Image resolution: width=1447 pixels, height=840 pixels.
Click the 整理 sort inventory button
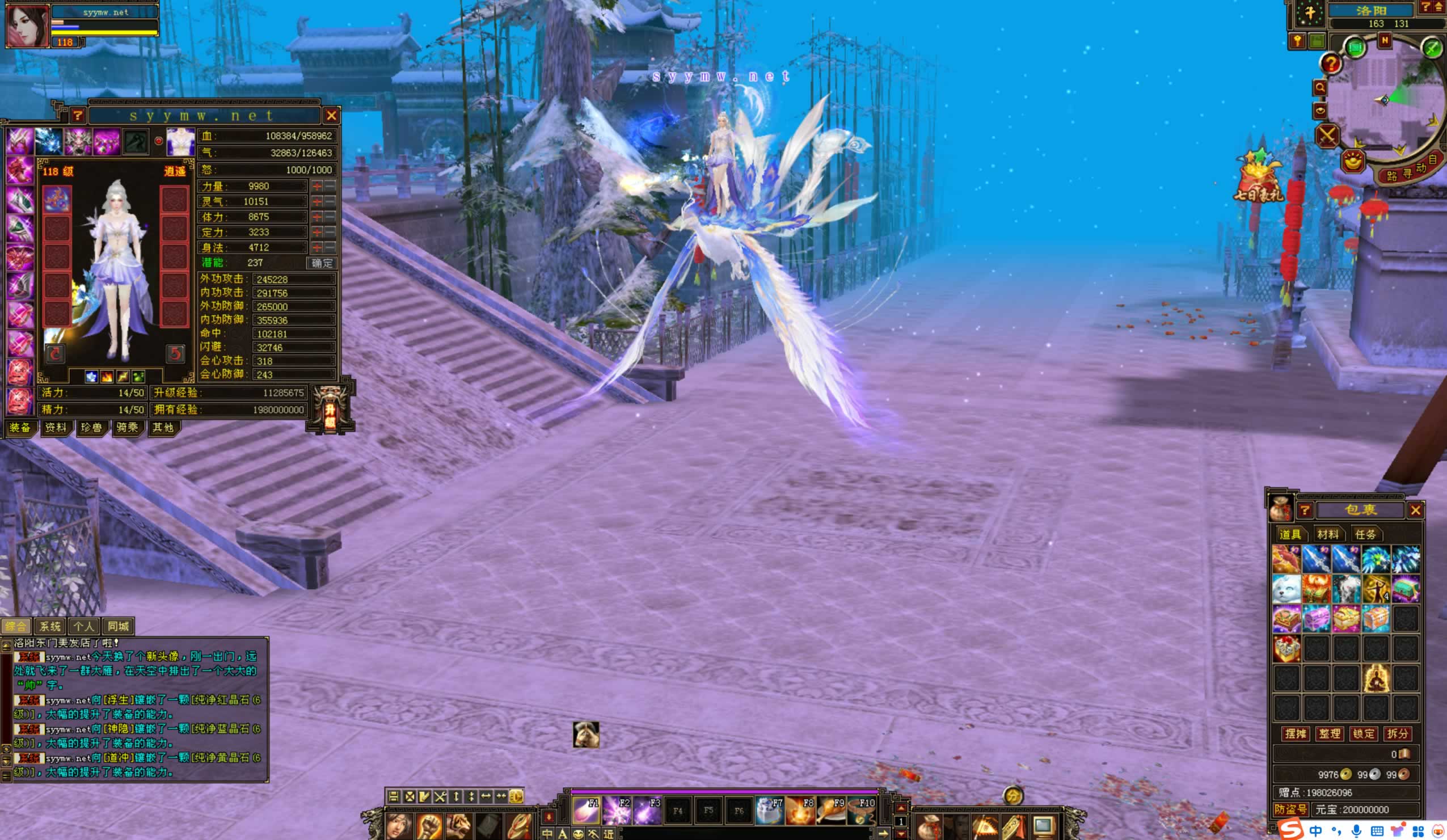(1329, 734)
